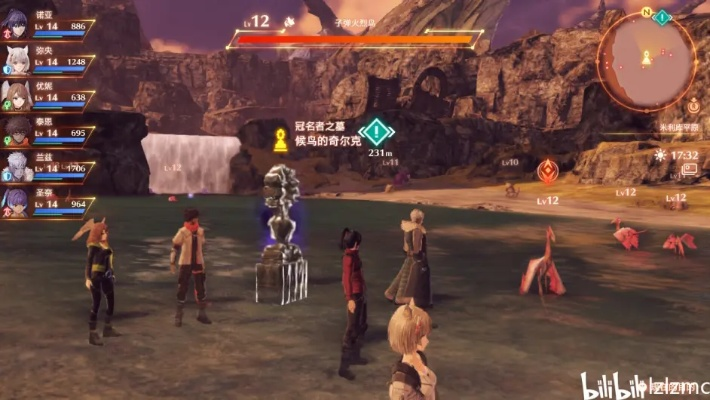Select the teal quest objective marker showing 231m
Screen dimensions: 710x400
coord(376,132)
